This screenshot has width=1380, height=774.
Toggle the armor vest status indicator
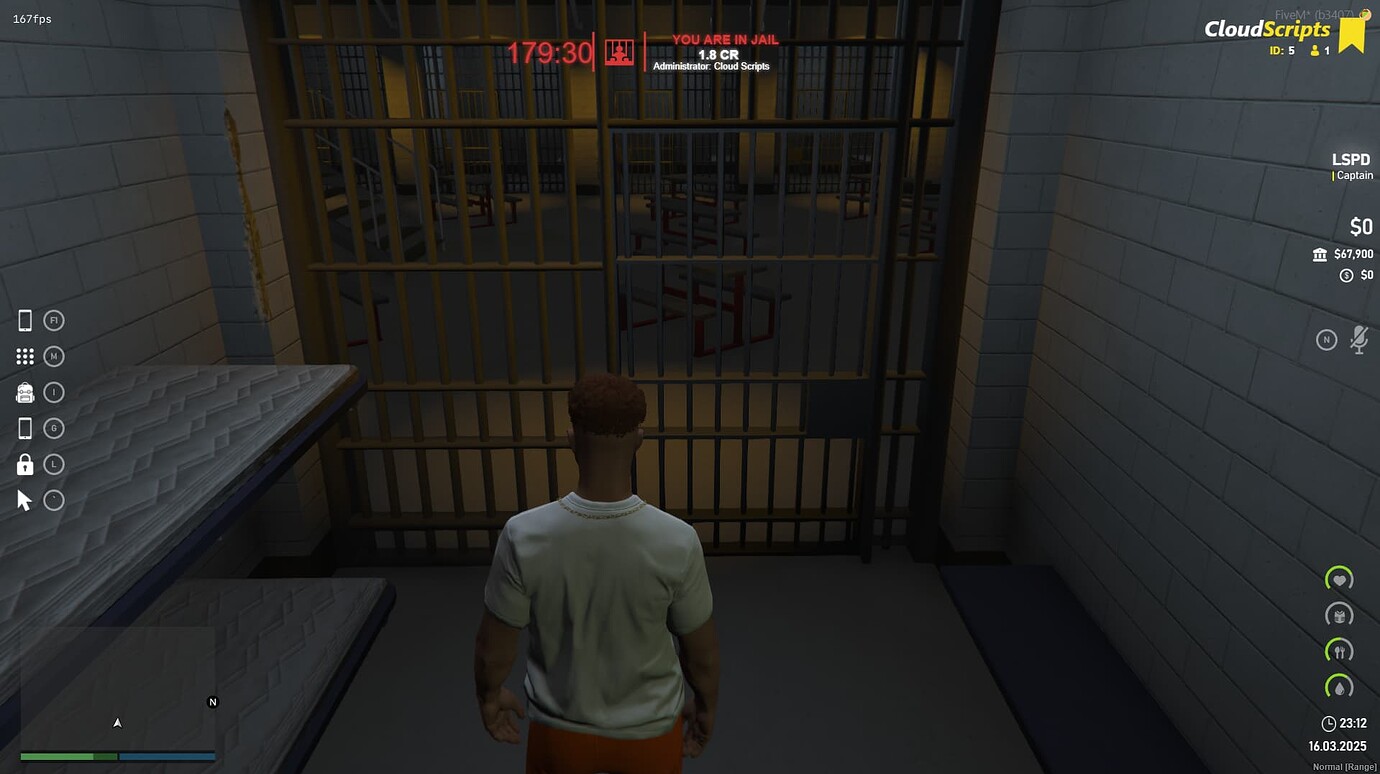[x=1339, y=614]
